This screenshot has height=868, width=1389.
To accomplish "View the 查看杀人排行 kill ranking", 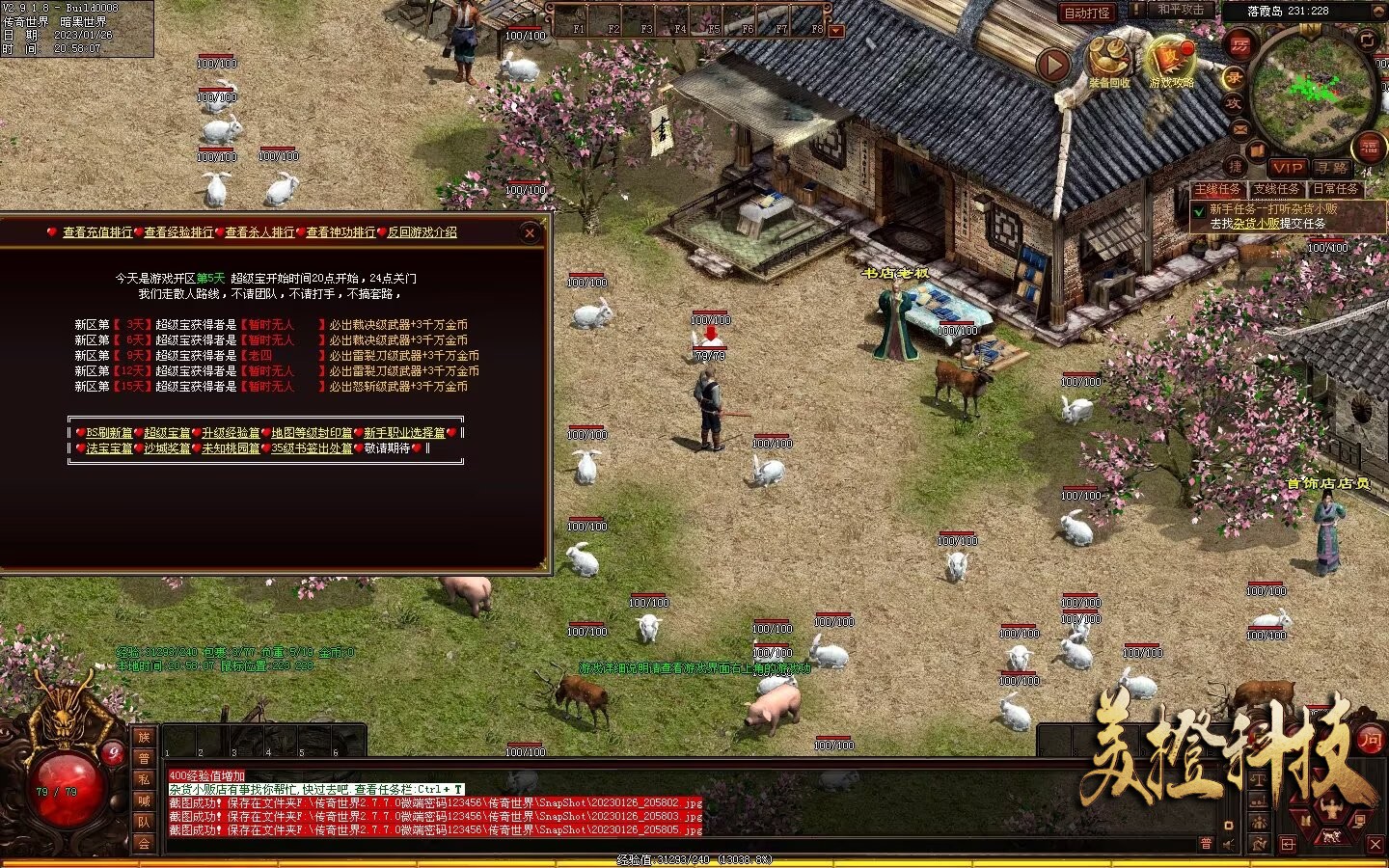I will (x=259, y=232).
